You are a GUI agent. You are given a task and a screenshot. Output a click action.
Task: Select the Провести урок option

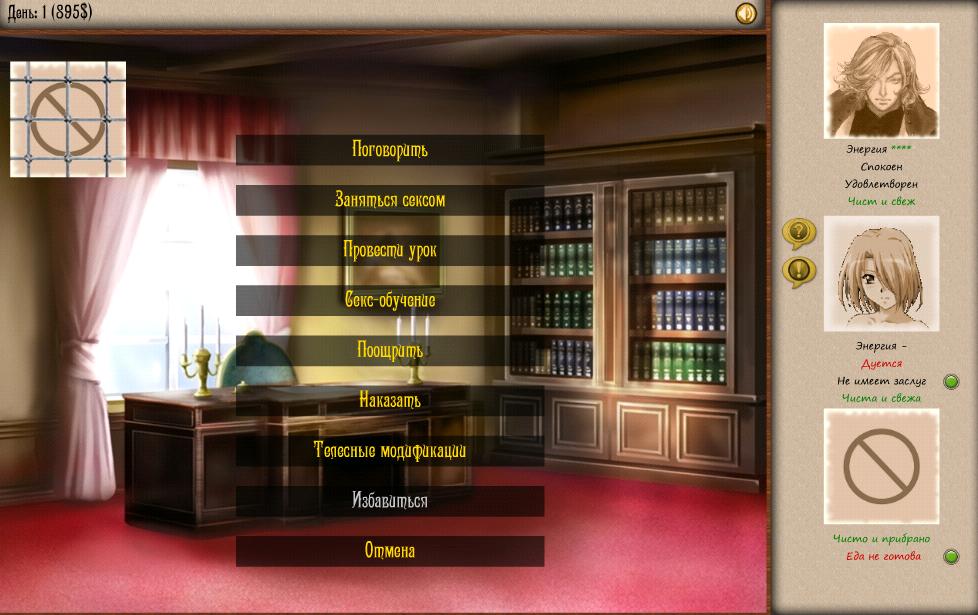390,250
